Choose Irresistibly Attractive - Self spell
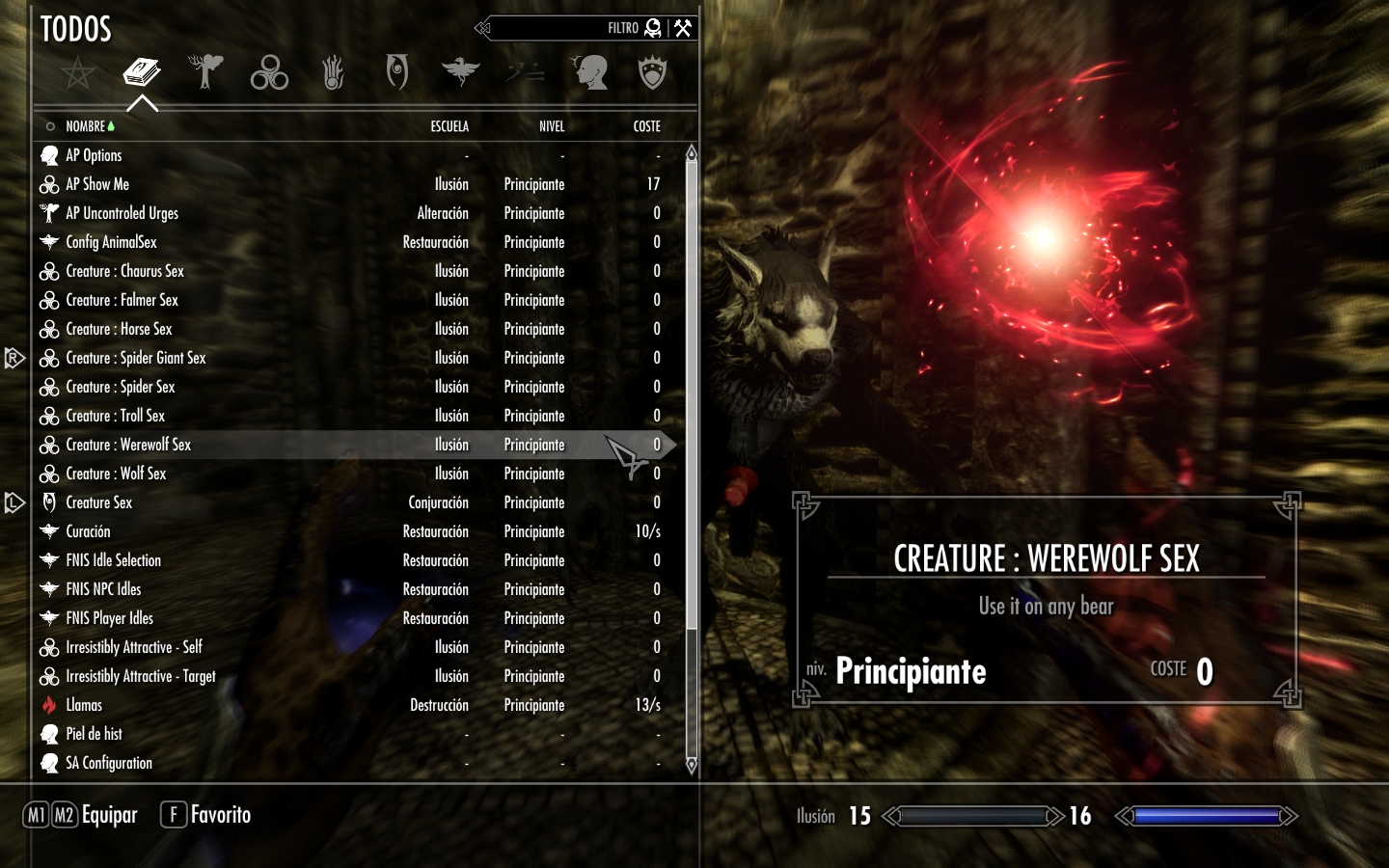Image resolution: width=1389 pixels, height=868 pixels. (x=134, y=647)
